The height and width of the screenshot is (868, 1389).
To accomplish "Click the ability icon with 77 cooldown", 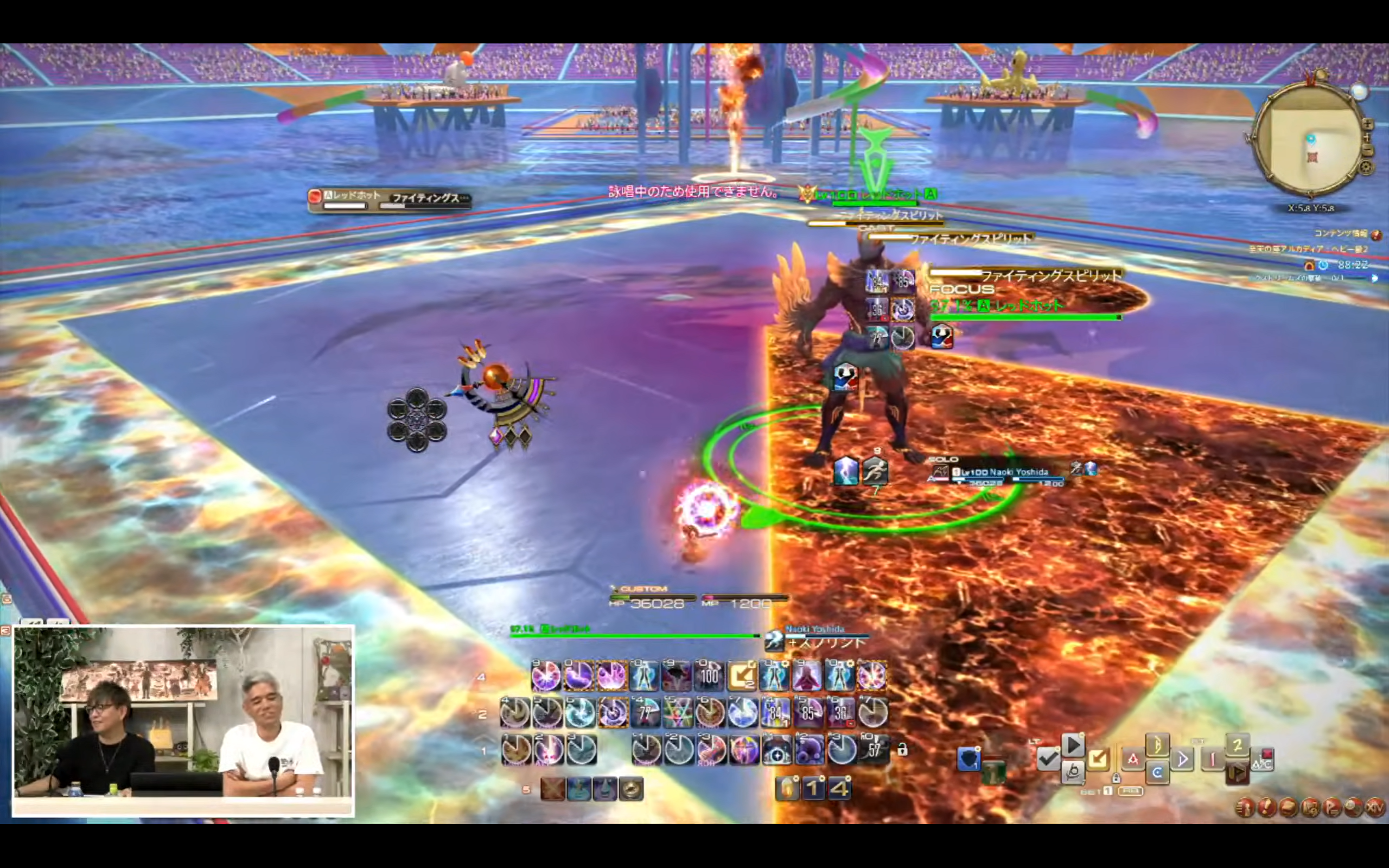I will coord(645,713).
